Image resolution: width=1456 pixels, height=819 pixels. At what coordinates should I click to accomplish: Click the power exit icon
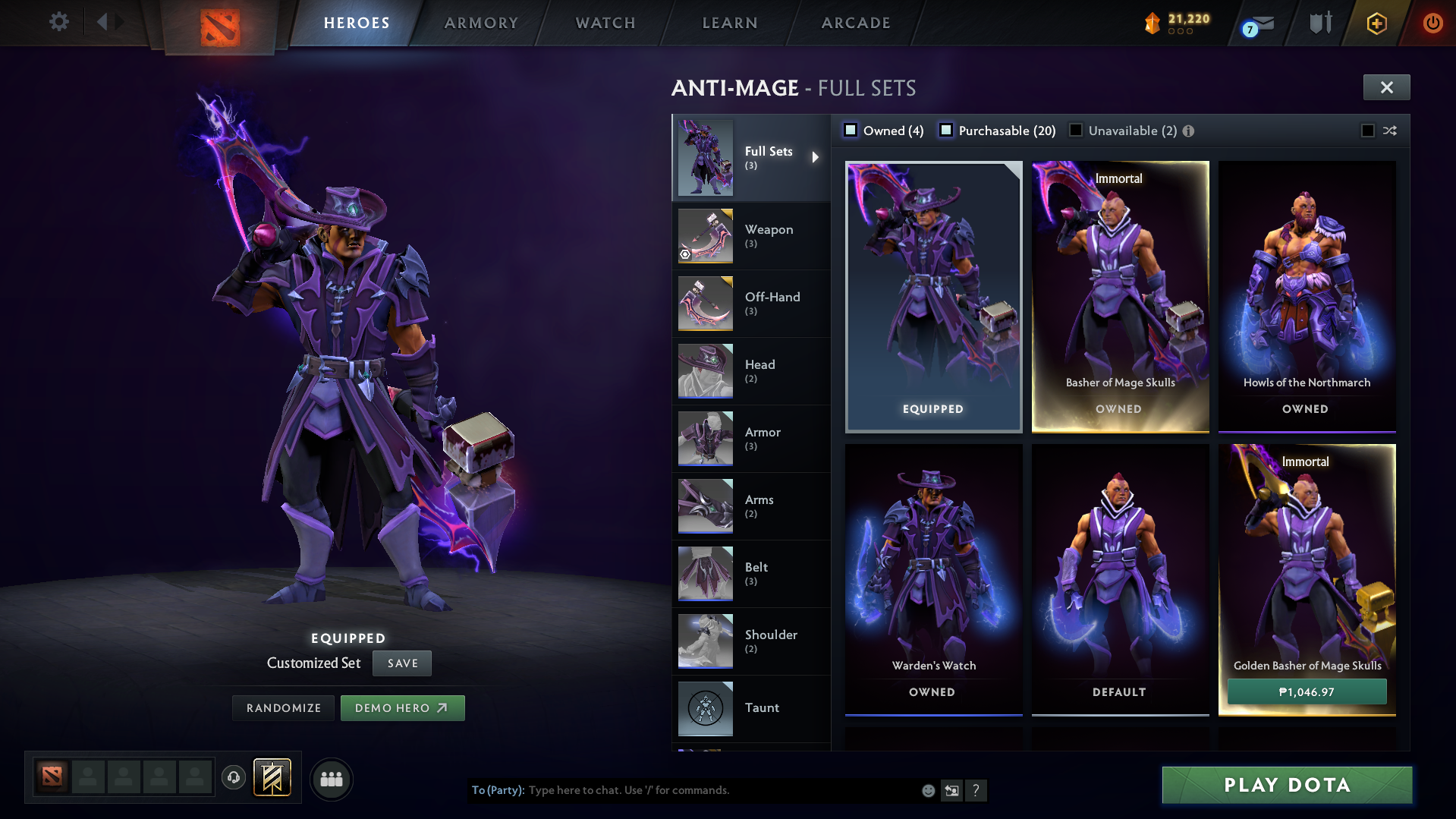click(x=1432, y=23)
